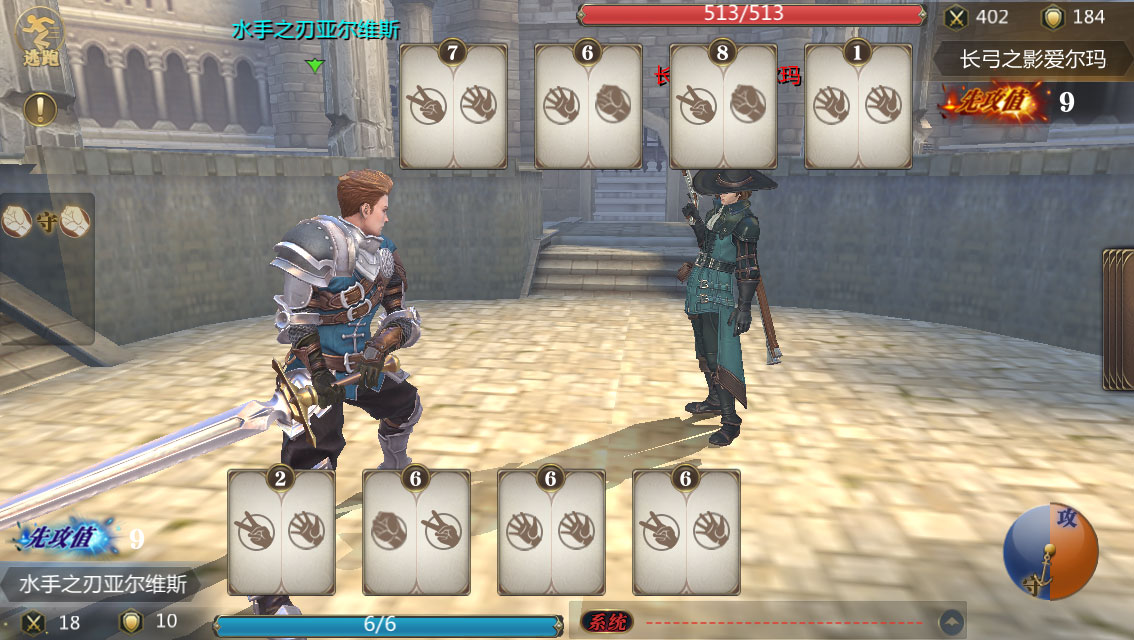The height and width of the screenshot is (640, 1134).
Task: Expand the 系统 system message bar arrow
Action: pyautogui.click(x=952, y=622)
